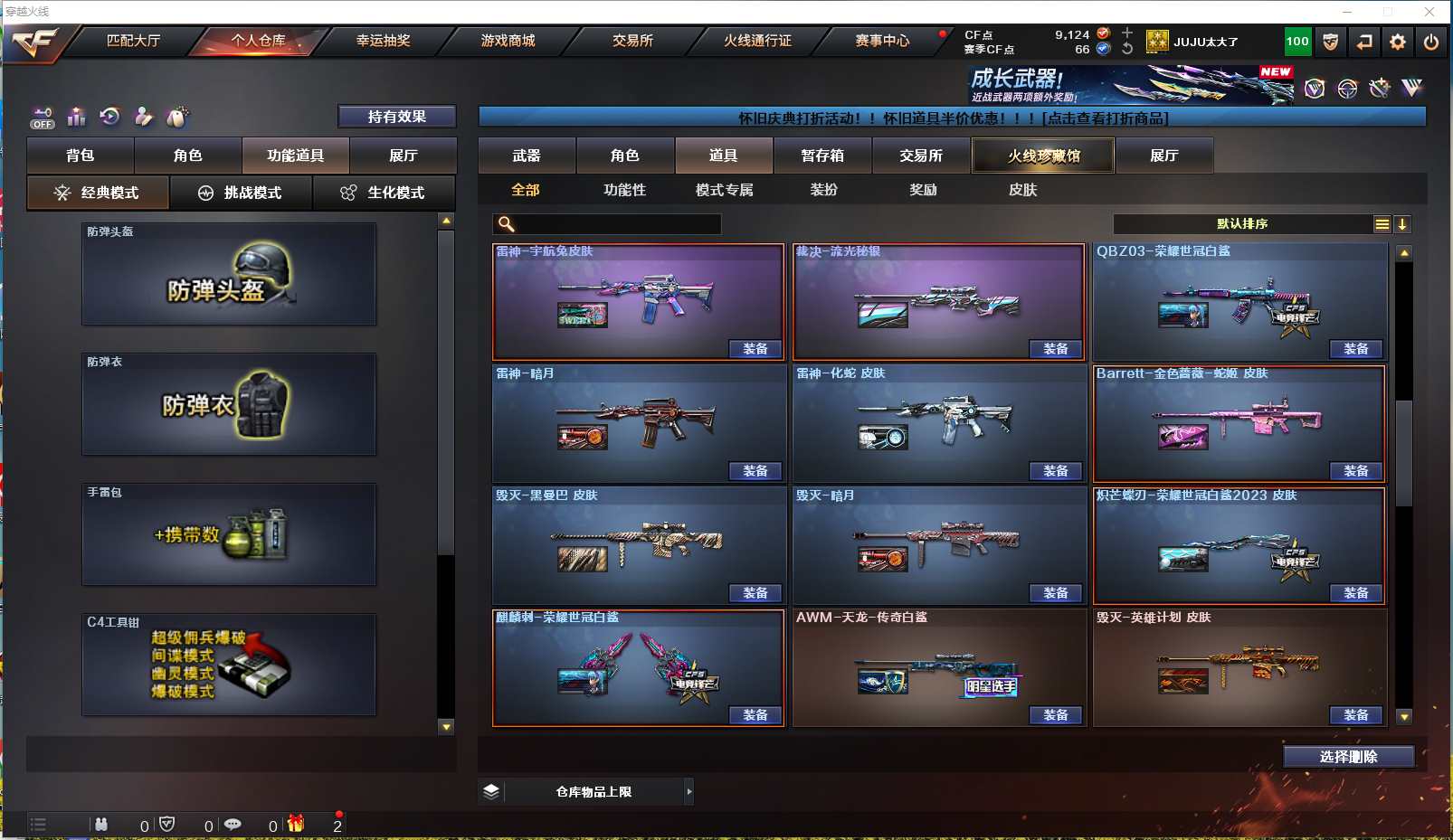
Task: Equip the AWM-天龙-传奇白鲨 skin
Action: tap(1055, 715)
